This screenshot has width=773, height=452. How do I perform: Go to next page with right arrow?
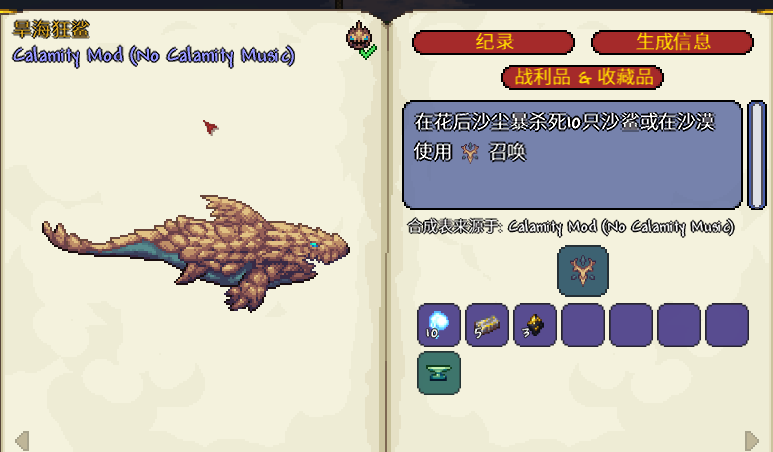coord(752,439)
